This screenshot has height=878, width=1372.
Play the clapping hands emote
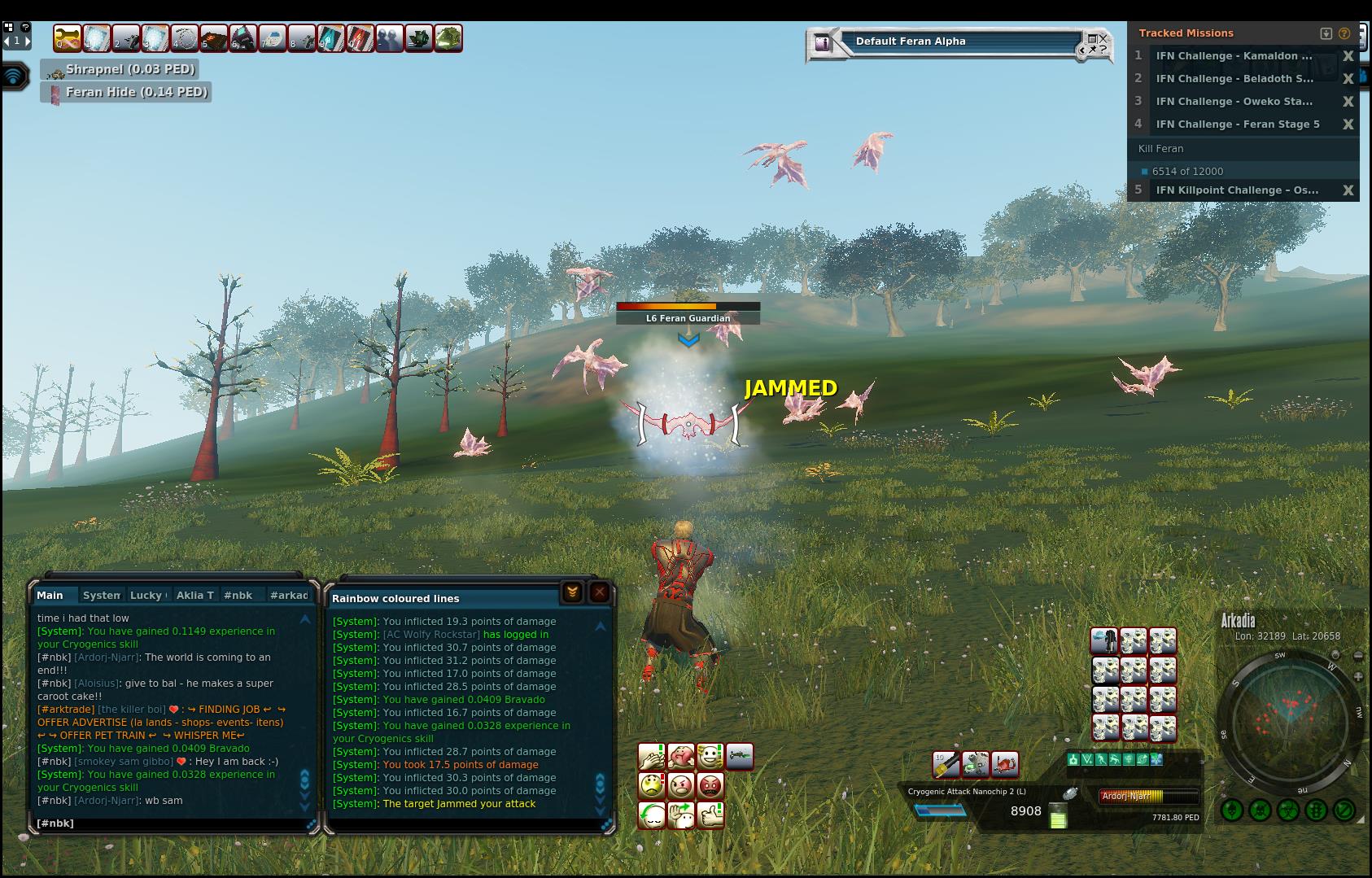tap(652, 757)
